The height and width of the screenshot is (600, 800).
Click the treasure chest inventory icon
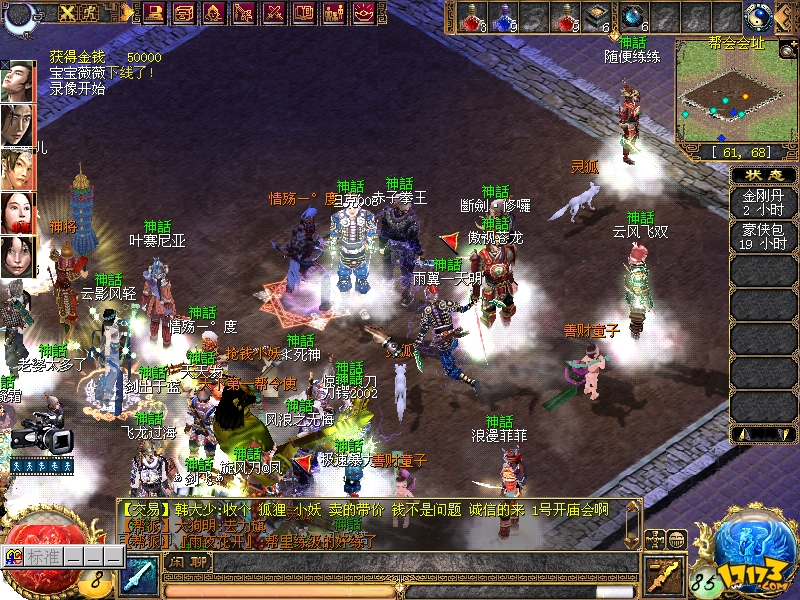184,13
